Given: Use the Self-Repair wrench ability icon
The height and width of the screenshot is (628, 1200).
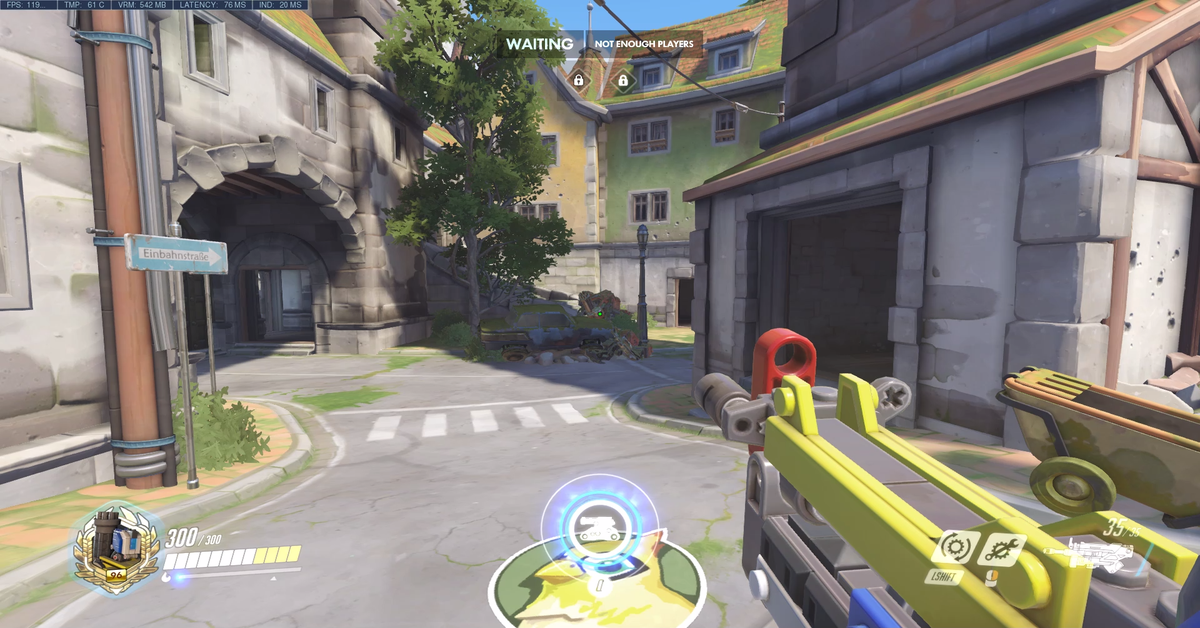Looking at the screenshot, I should pos(1000,548).
